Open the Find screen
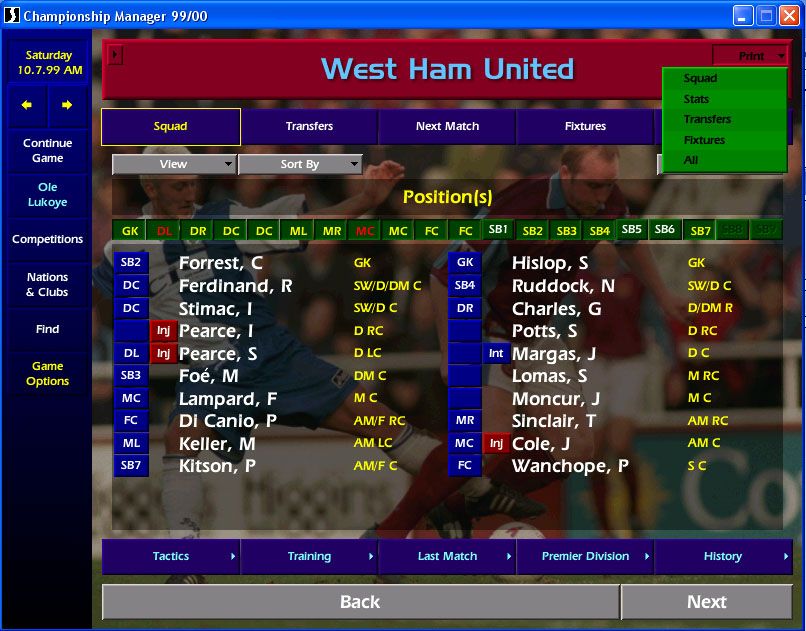The width and height of the screenshot is (806, 631). 47,329
